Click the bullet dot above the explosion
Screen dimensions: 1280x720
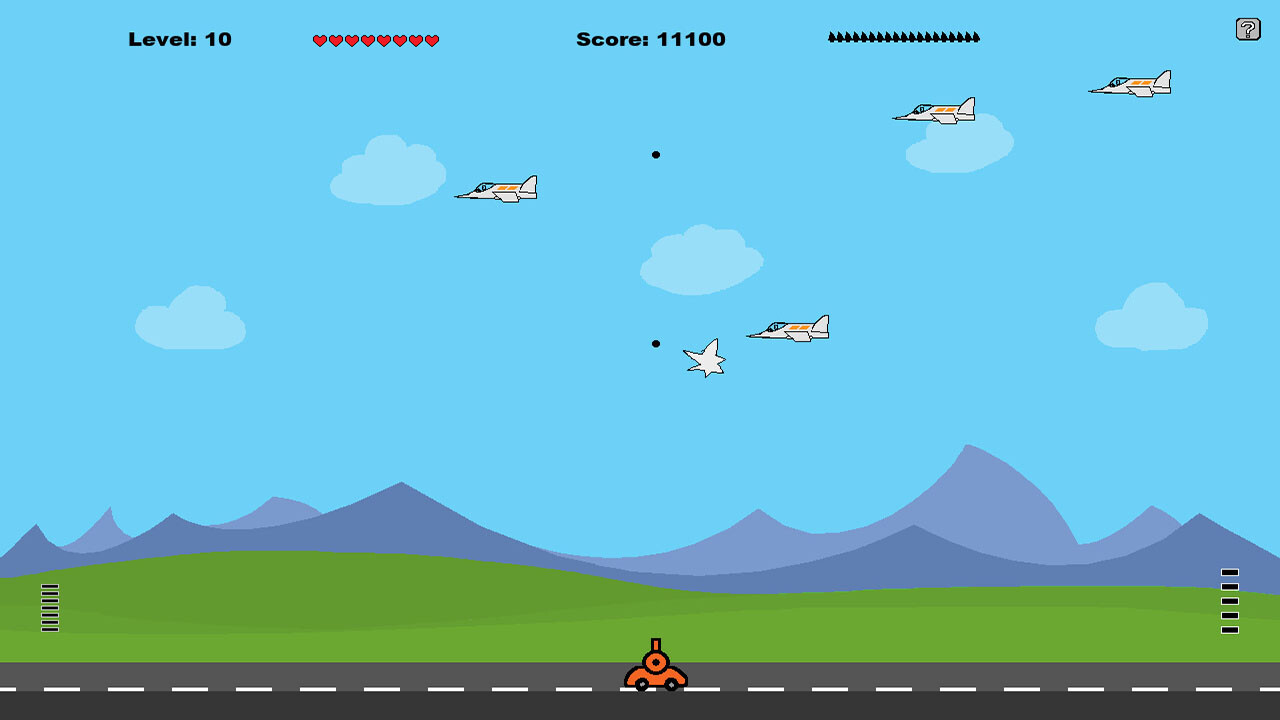[655, 344]
